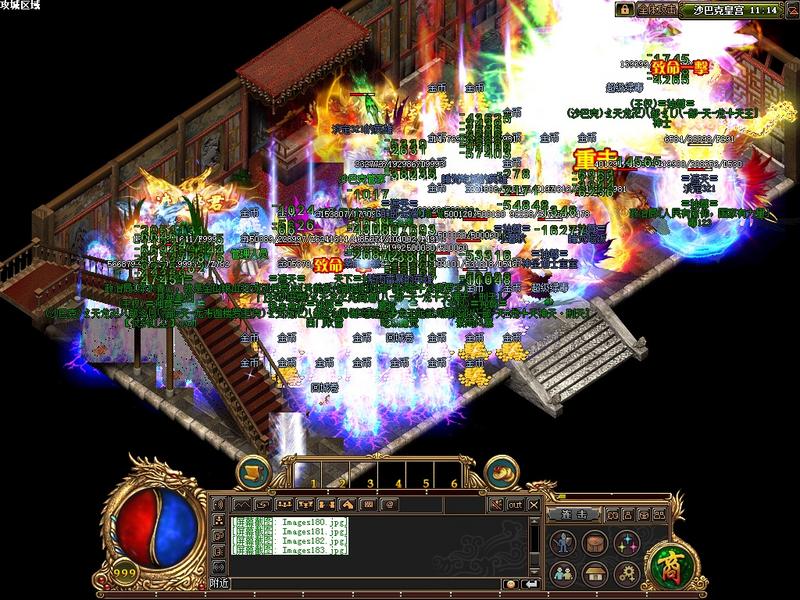Screen dimensions: 800x600
Task: Click the 连击 combo button
Action: point(573,514)
